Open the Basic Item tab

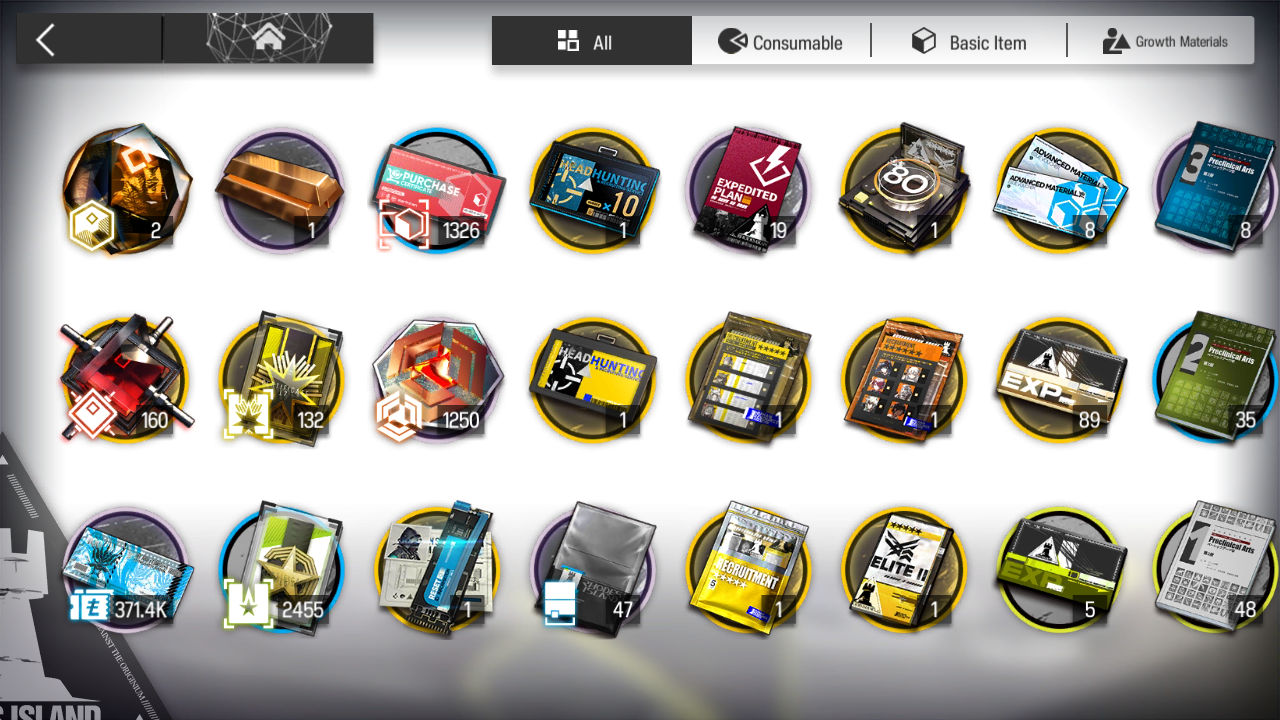coord(969,42)
